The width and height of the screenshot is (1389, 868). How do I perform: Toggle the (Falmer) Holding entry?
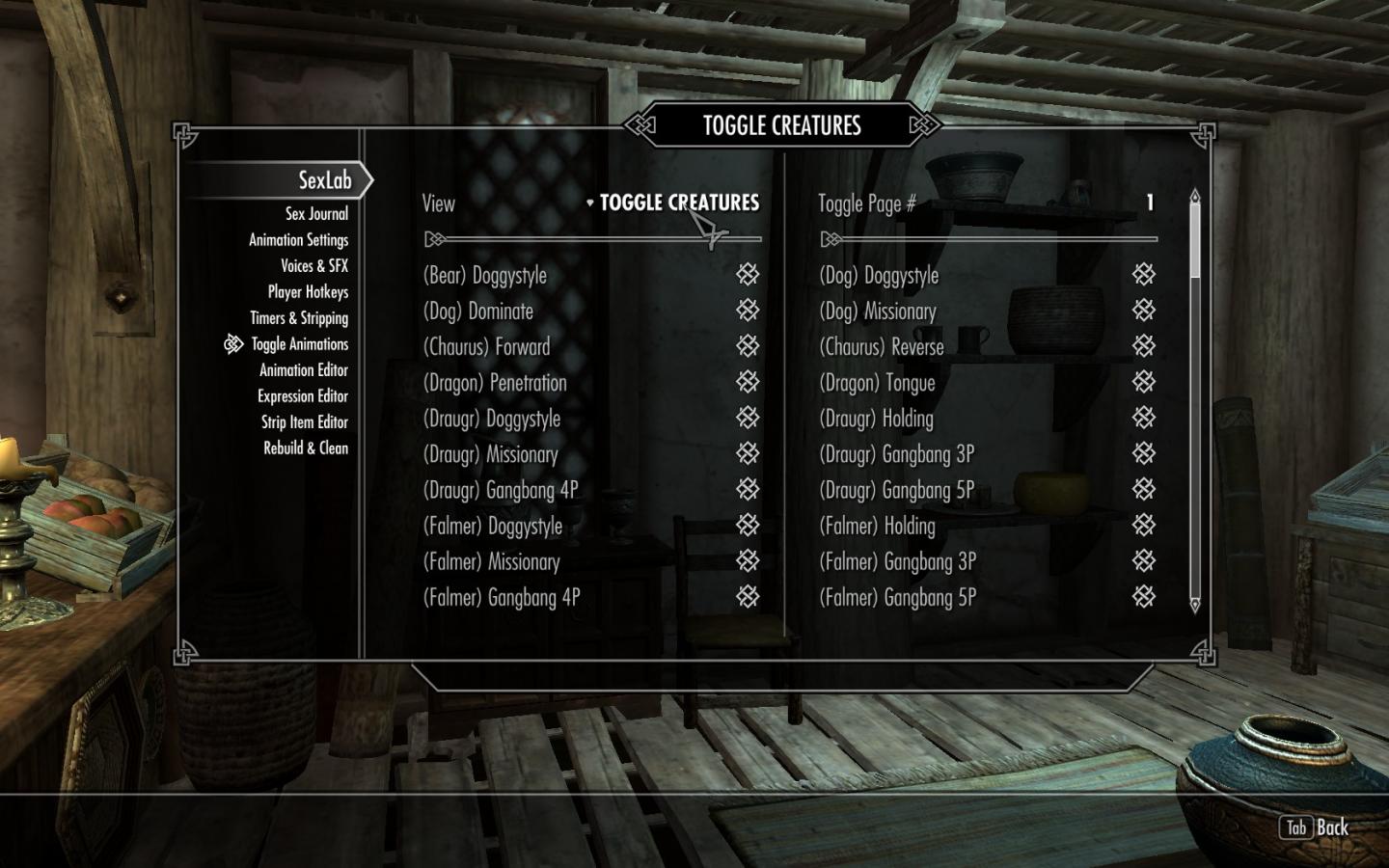pyautogui.click(x=1143, y=526)
